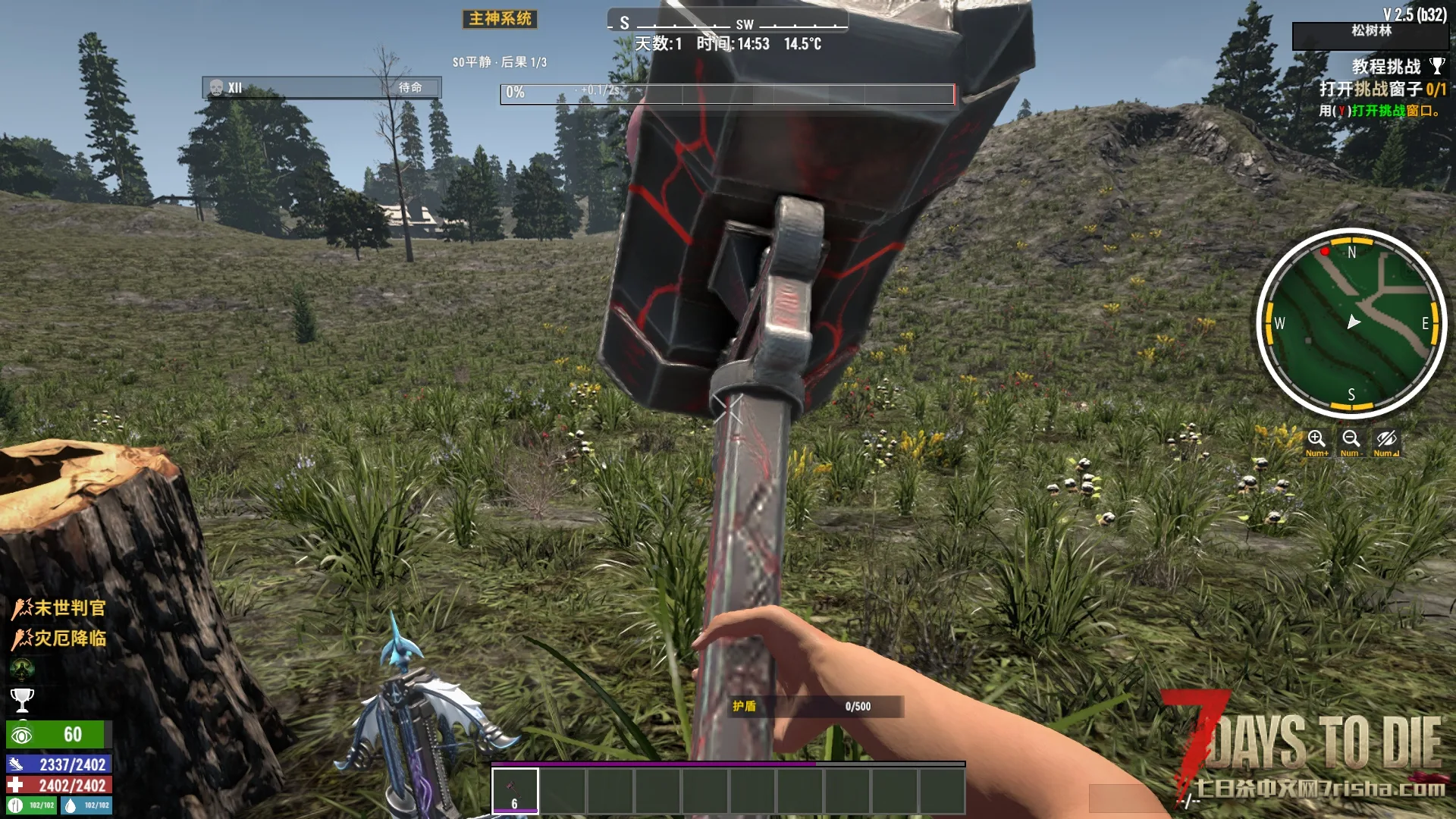
Task: Click the red marker on the minimap
Action: click(x=1325, y=251)
